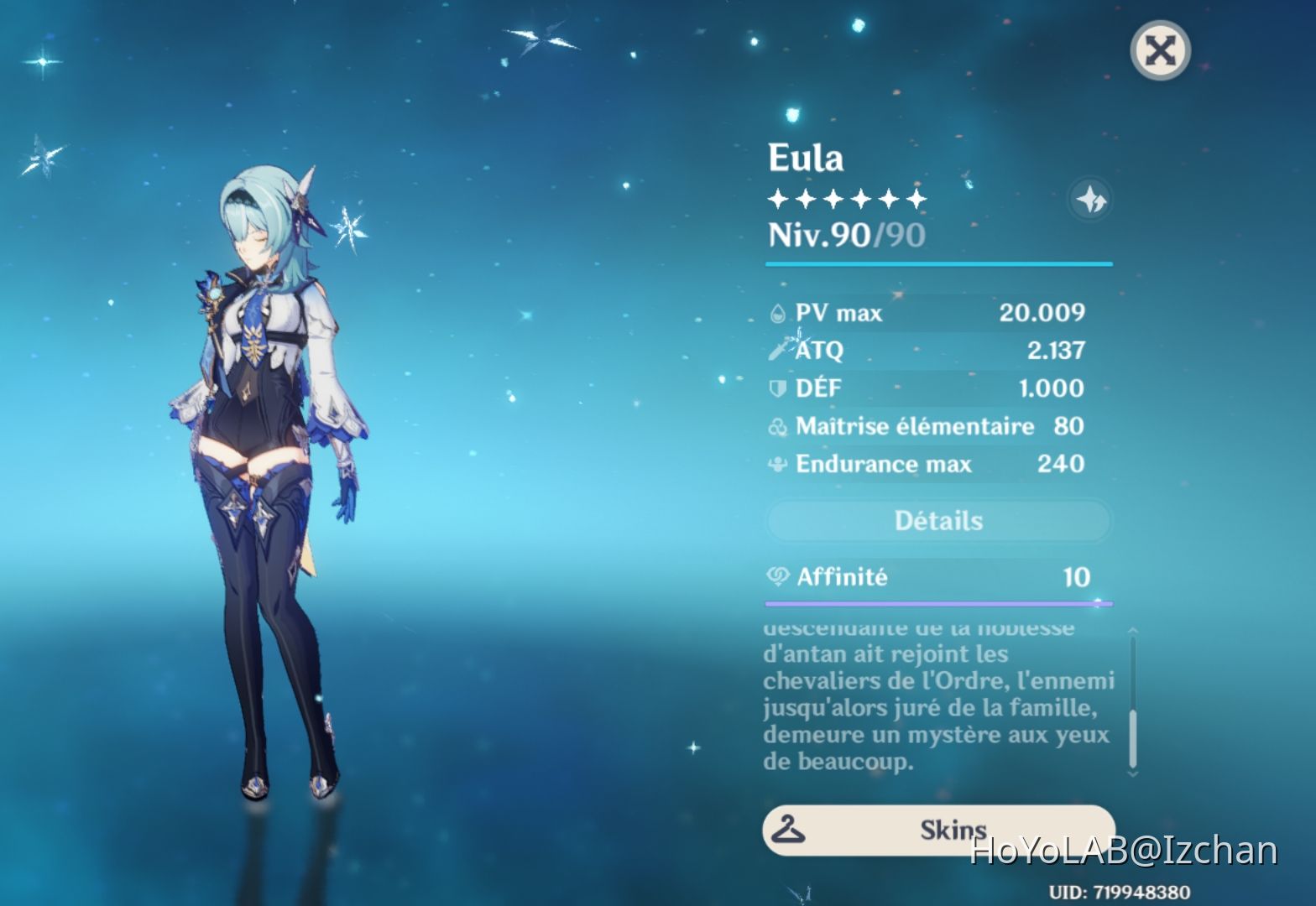
Task: Click the ATQ value 2.137
Action: [1057, 351]
